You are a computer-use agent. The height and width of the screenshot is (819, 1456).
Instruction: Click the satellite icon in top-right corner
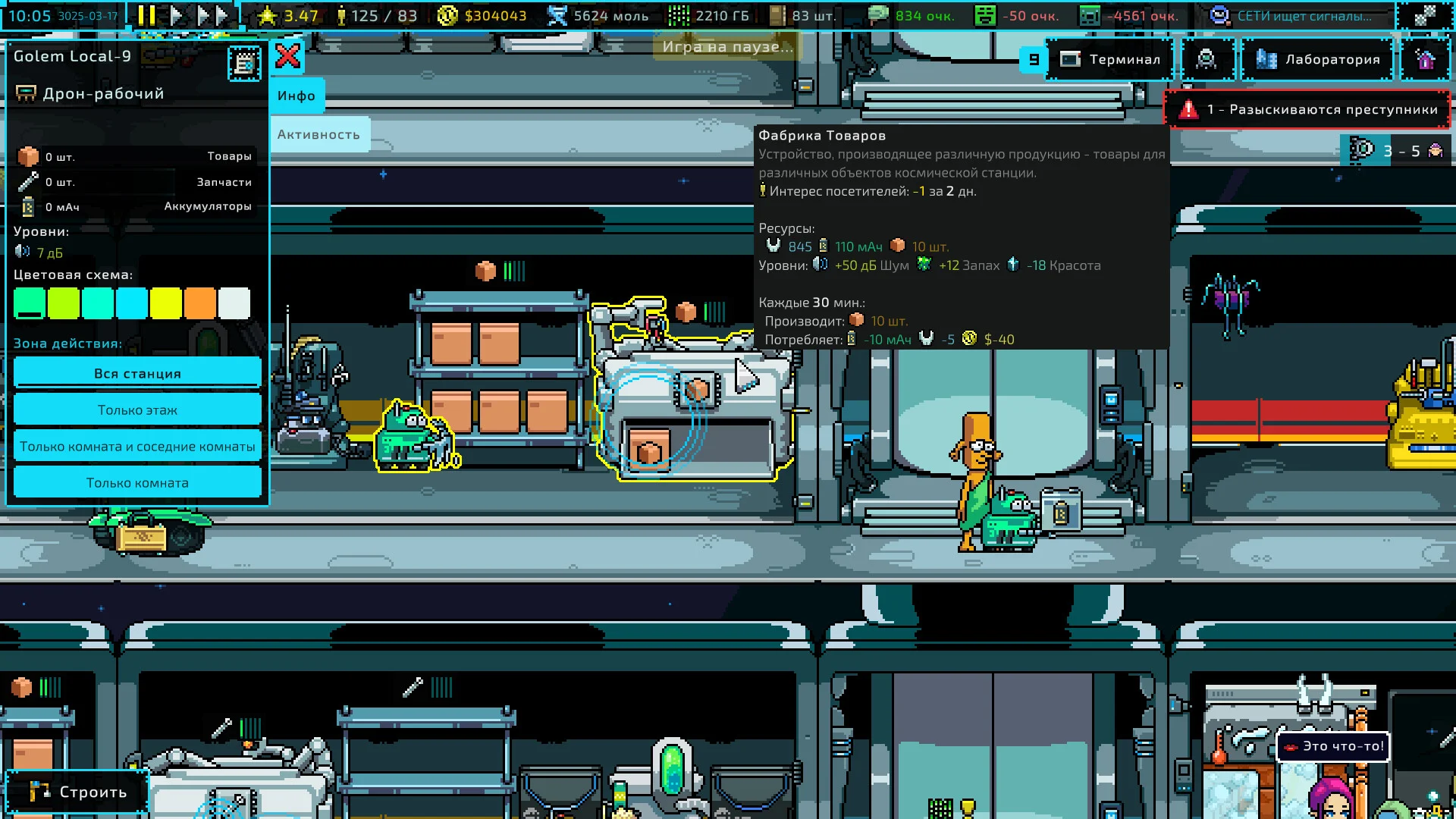click(x=1425, y=15)
